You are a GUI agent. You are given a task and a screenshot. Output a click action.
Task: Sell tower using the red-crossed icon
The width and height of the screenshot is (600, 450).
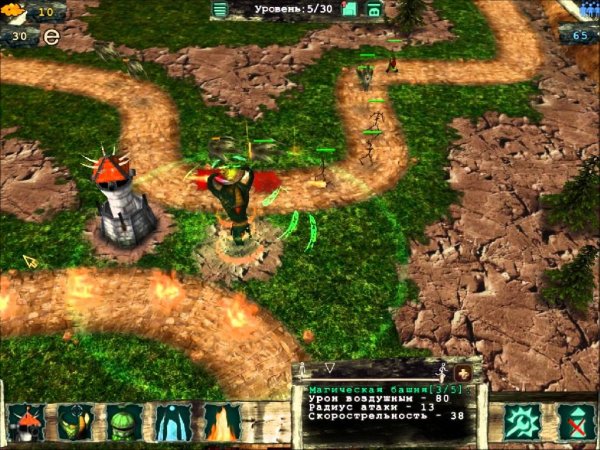[x=575, y=422]
